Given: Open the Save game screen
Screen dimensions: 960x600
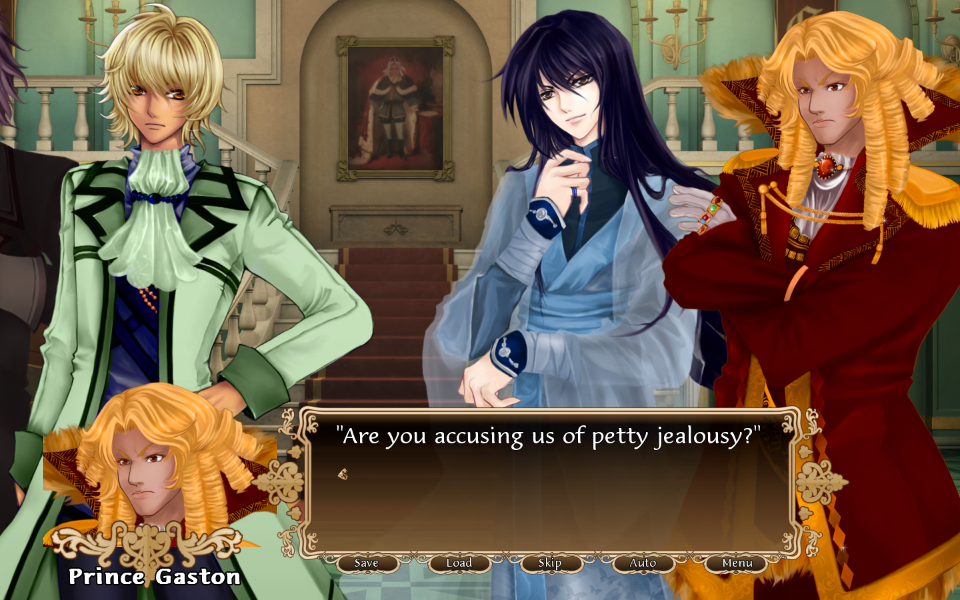Looking at the screenshot, I should click(367, 563).
